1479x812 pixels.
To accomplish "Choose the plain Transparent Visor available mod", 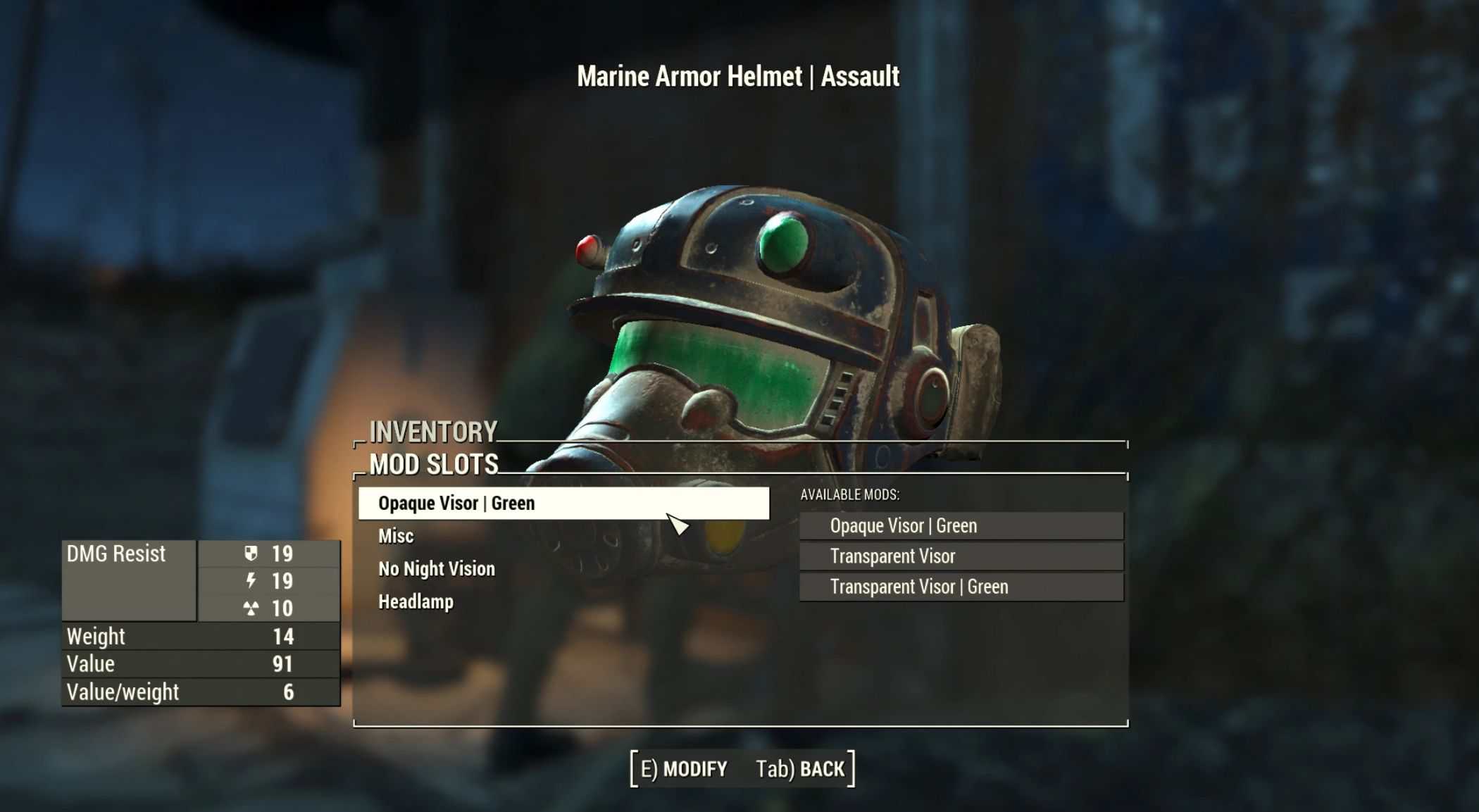I will (961, 556).
